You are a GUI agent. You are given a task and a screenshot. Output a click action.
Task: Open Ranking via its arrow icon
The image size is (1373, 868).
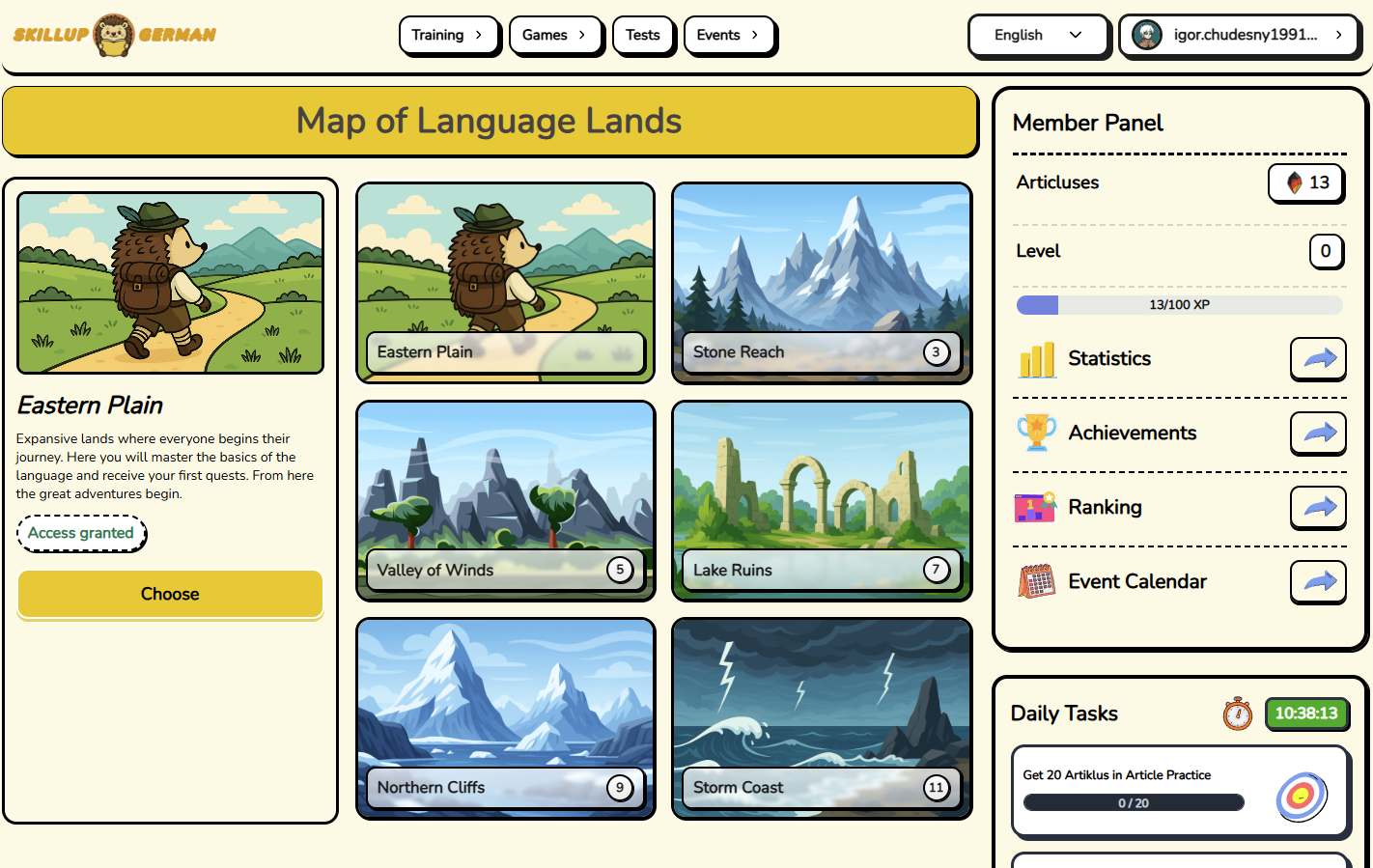(x=1318, y=508)
